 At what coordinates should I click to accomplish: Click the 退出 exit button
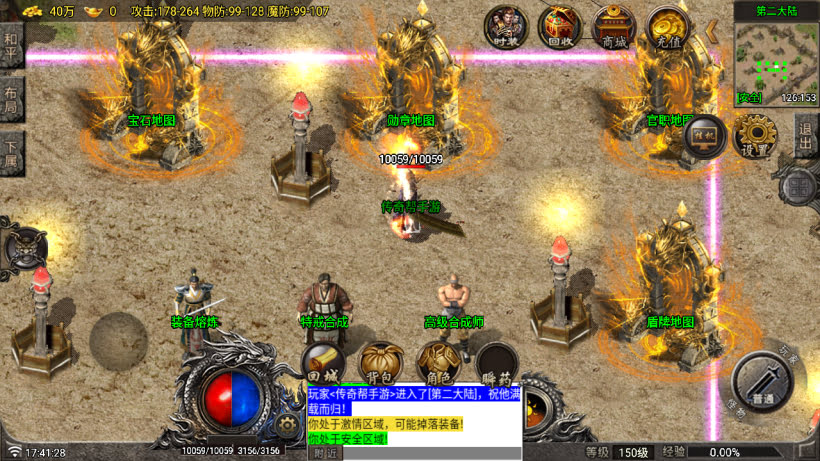(806, 134)
